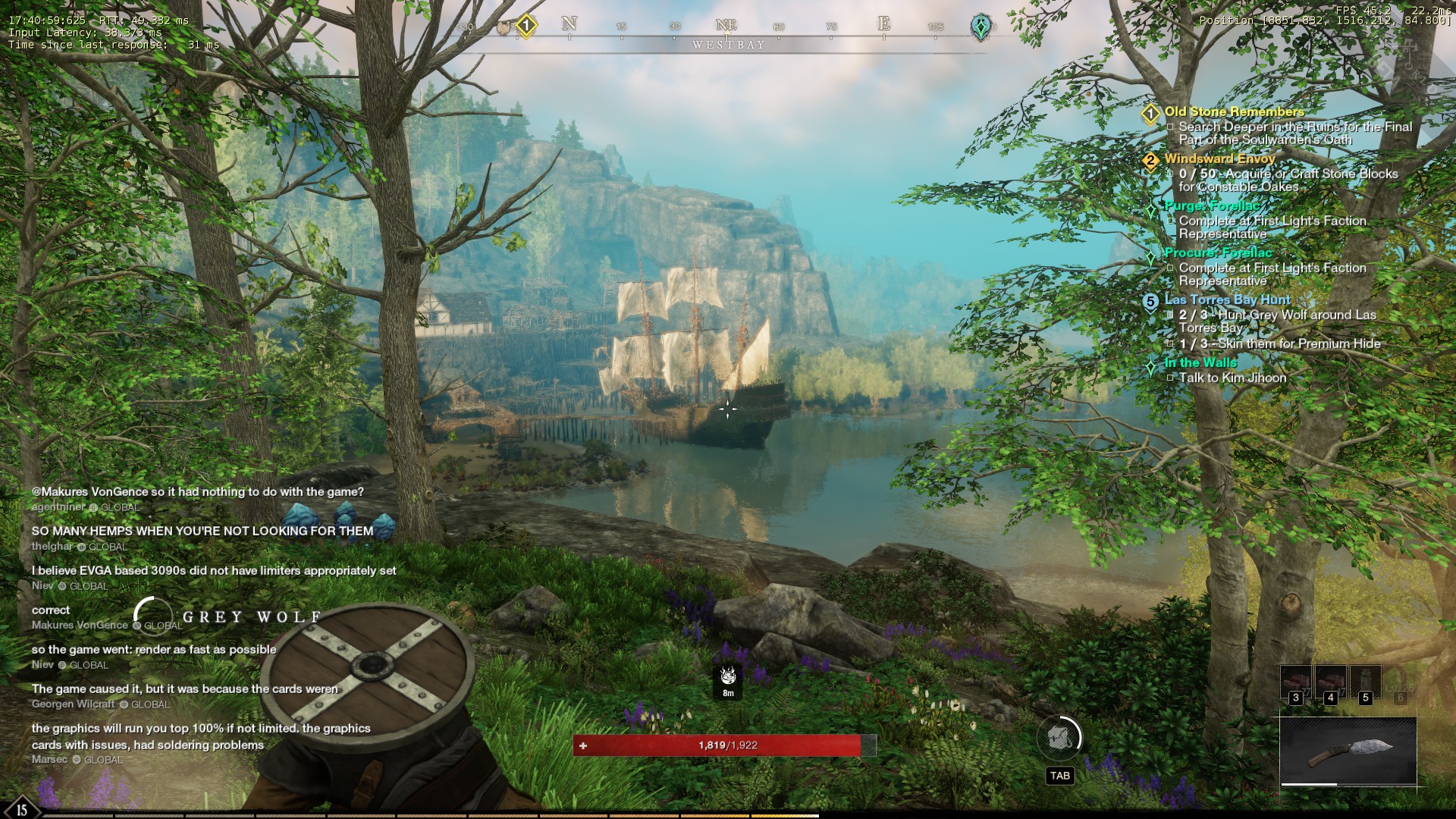
Task: Click the yellow quest marker 1 on compass
Action: [x=526, y=27]
